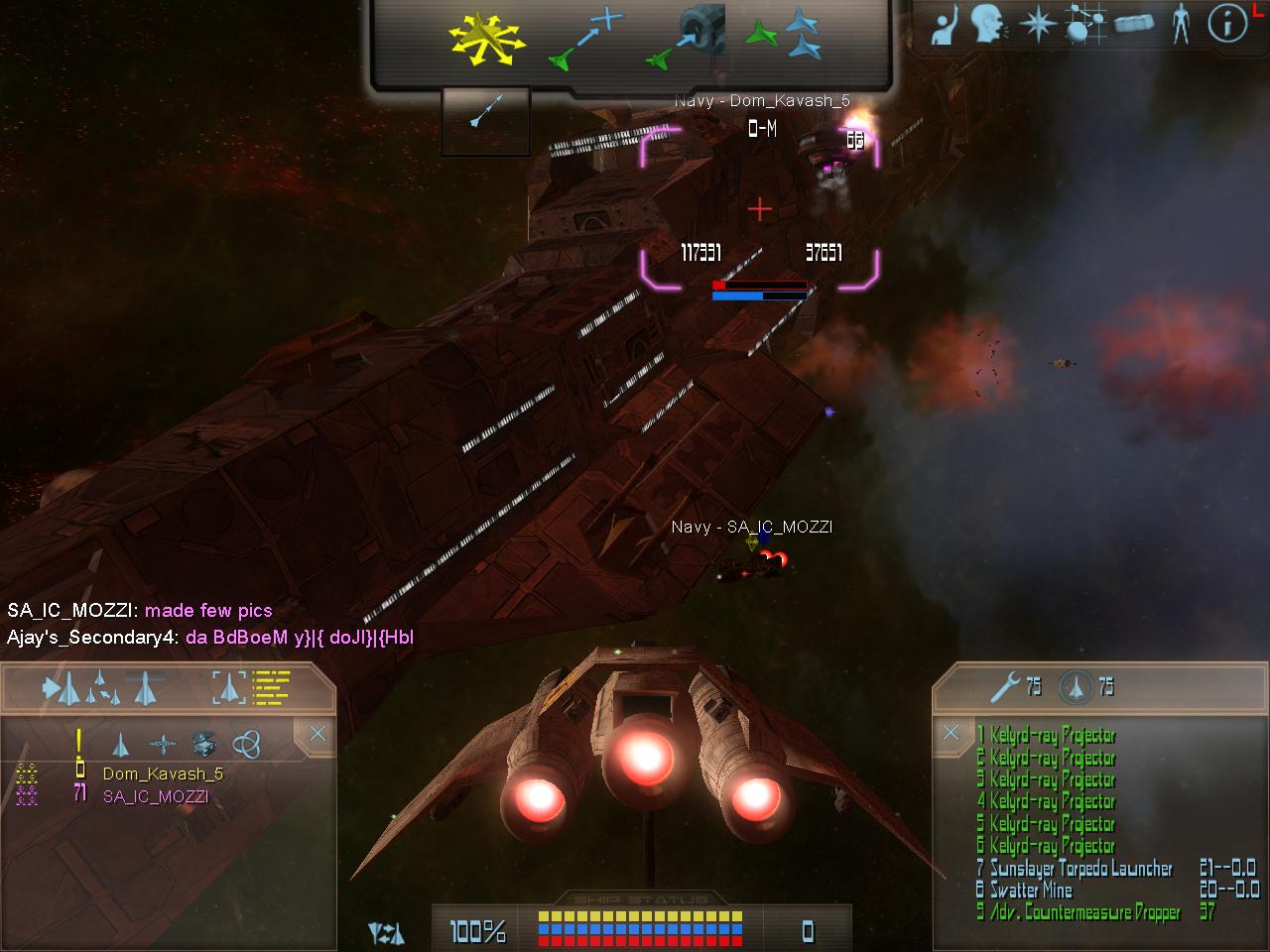The height and width of the screenshot is (952, 1270).
Task: Open the Nav Map star icon
Action: (1038, 24)
